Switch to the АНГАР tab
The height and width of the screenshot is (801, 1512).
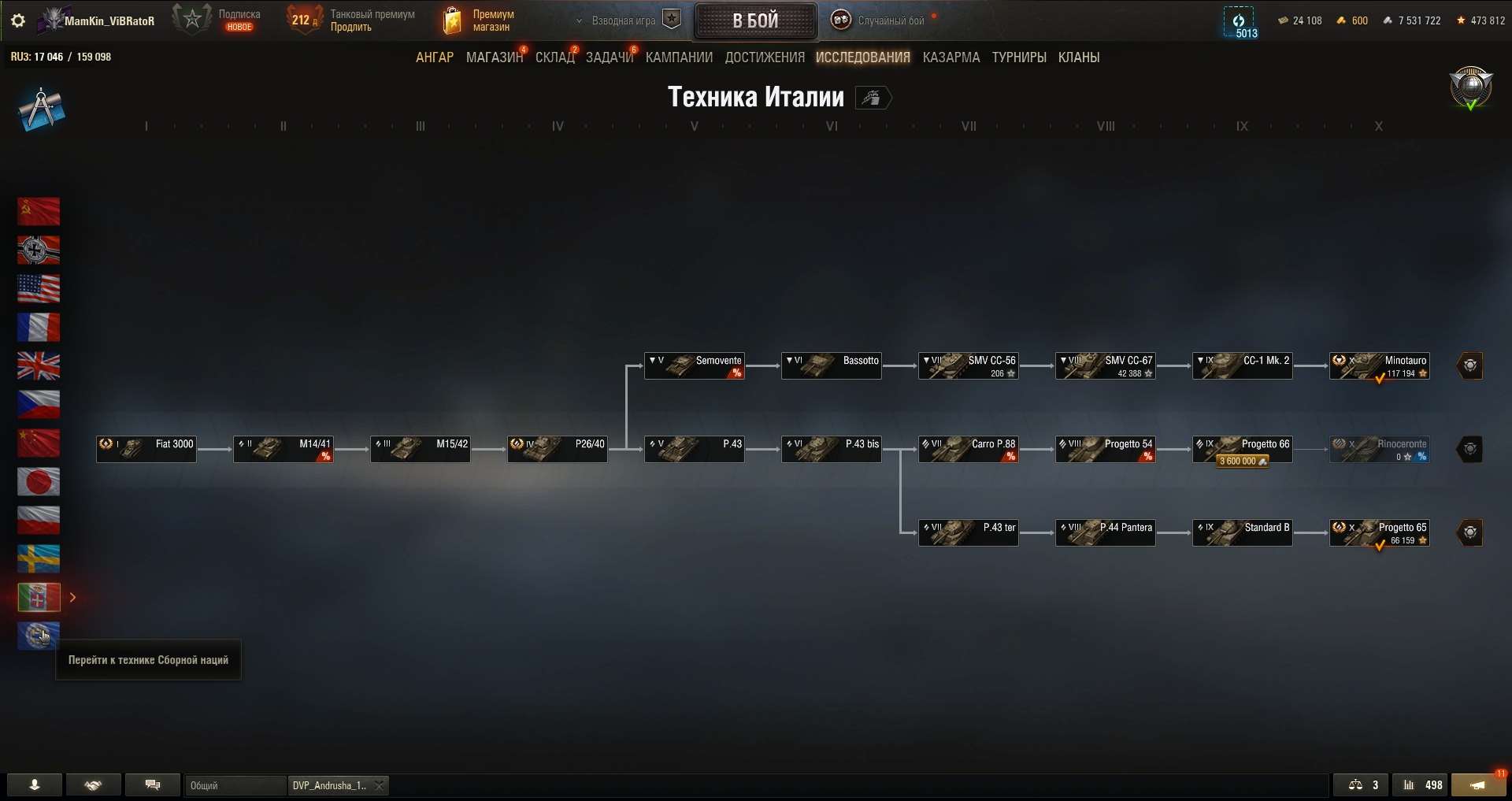(x=434, y=57)
